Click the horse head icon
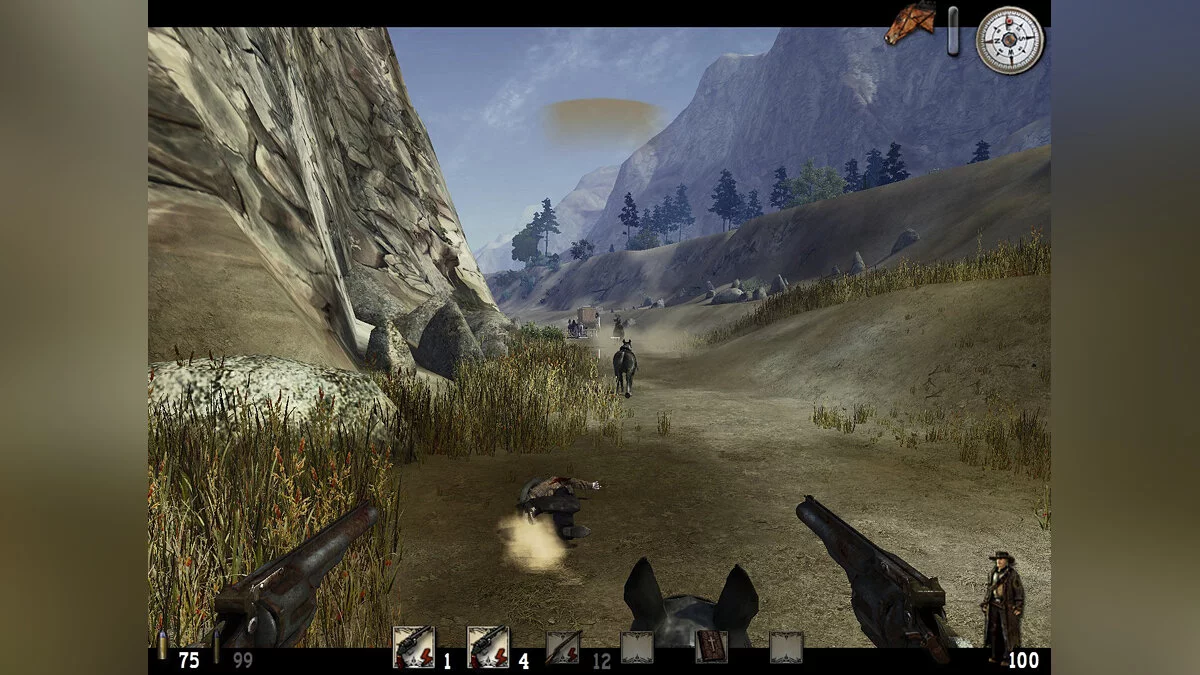Screen dimensions: 1200x675 tap(910, 24)
